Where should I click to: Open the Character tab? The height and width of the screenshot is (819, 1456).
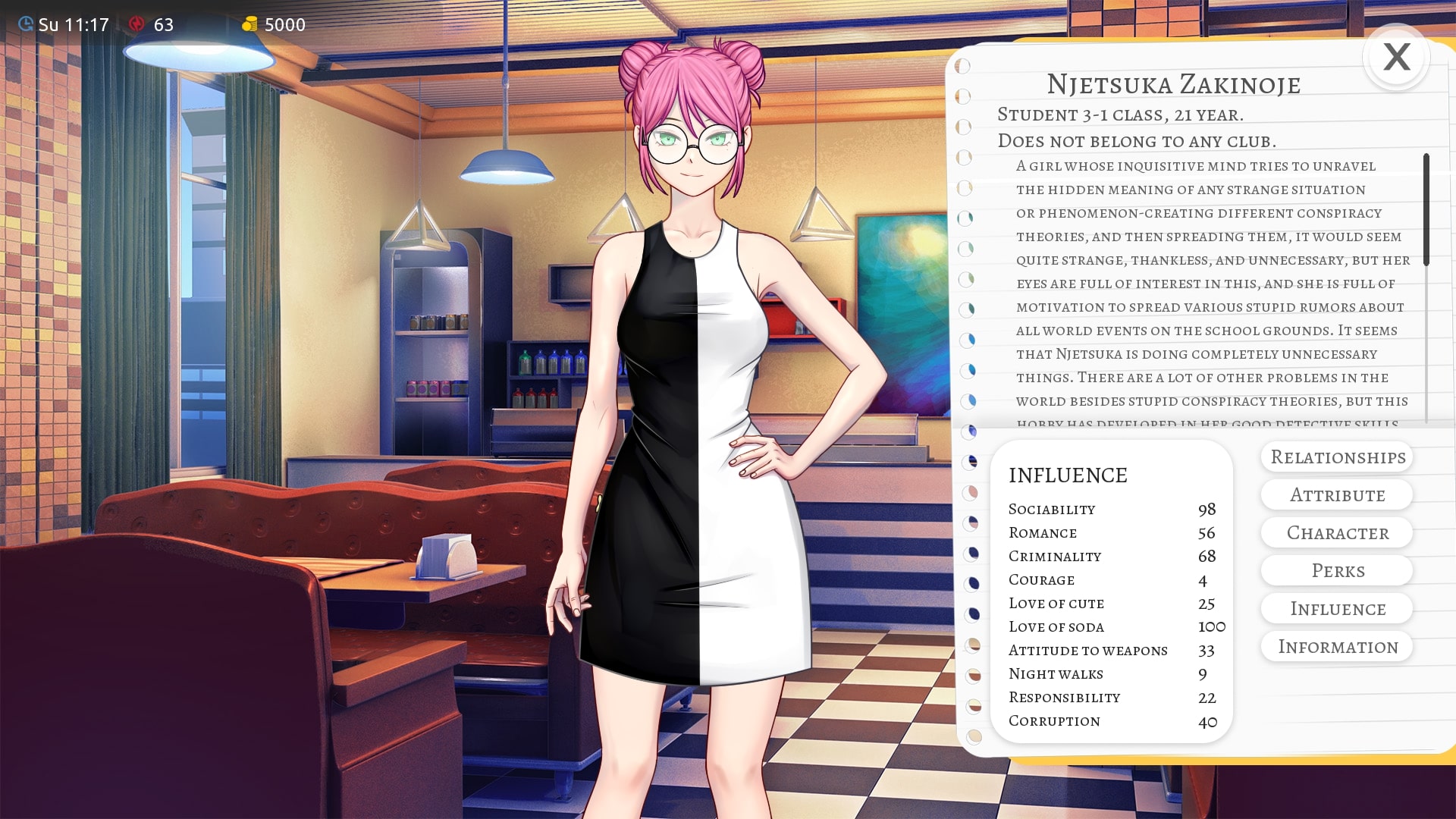click(1337, 532)
